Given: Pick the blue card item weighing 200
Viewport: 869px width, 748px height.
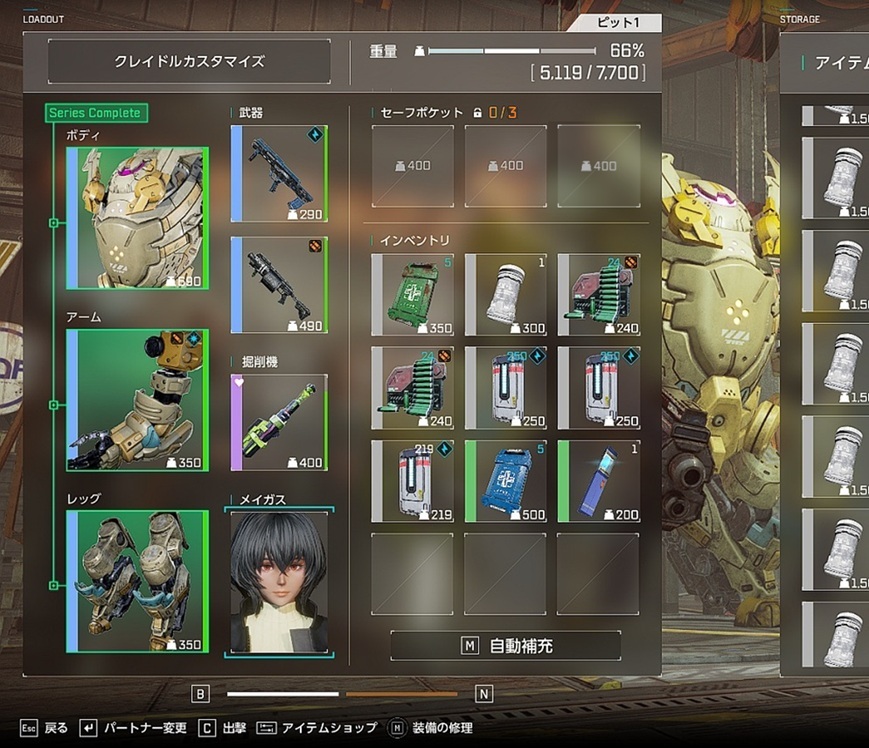Looking at the screenshot, I should point(598,481).
